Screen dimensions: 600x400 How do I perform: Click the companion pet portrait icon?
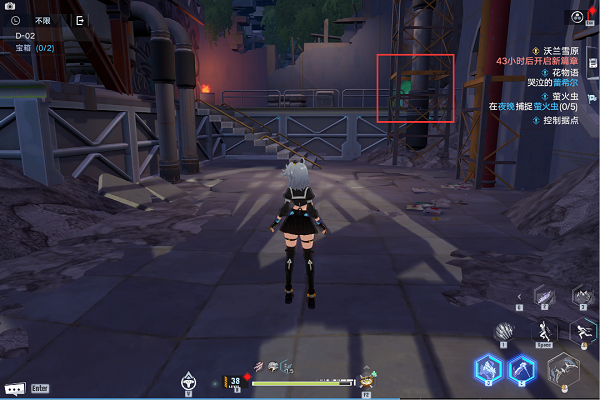[366, 380]
